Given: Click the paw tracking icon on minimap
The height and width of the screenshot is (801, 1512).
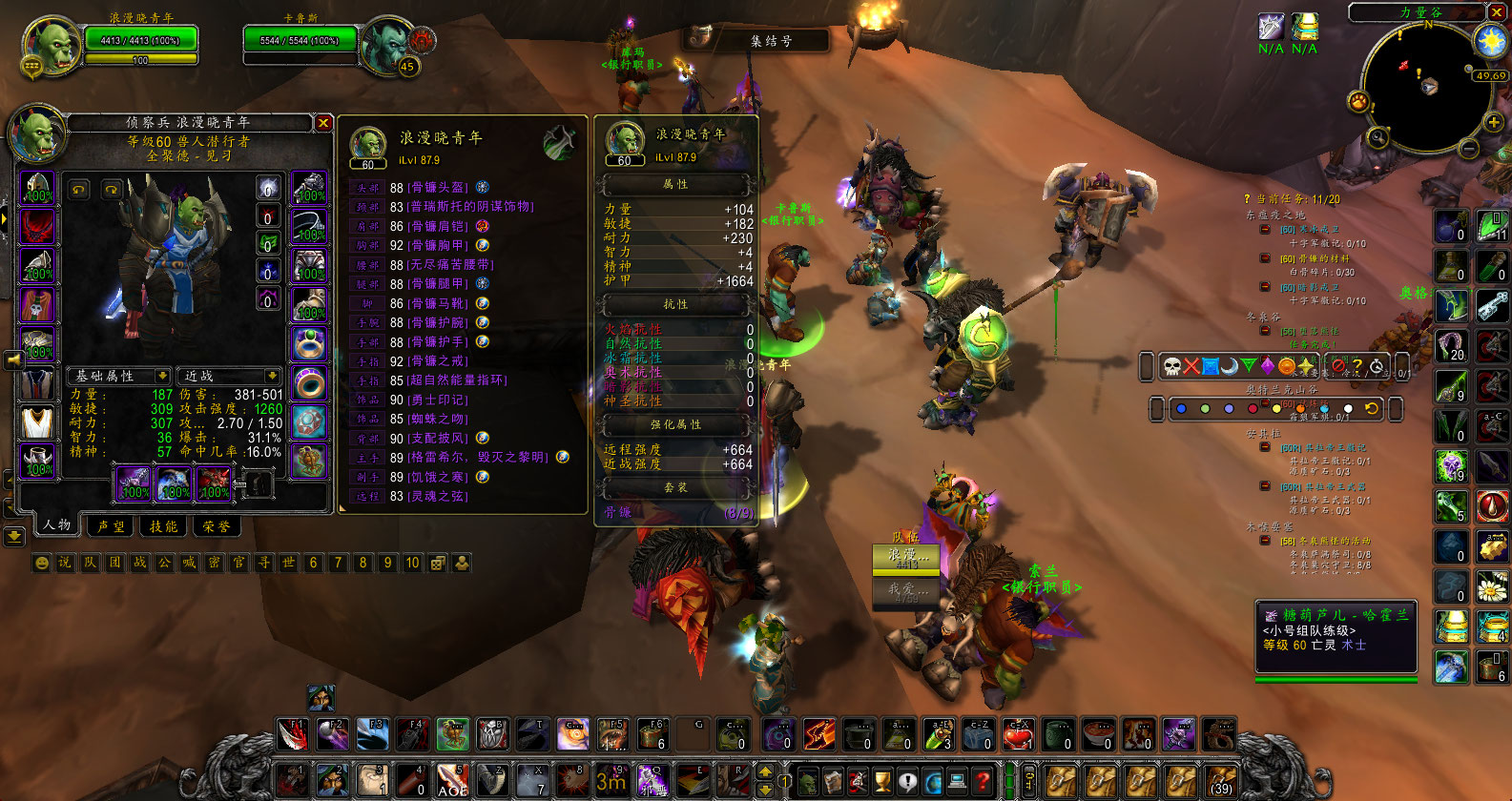Looking at the screenshot, I should (1357, 101).
